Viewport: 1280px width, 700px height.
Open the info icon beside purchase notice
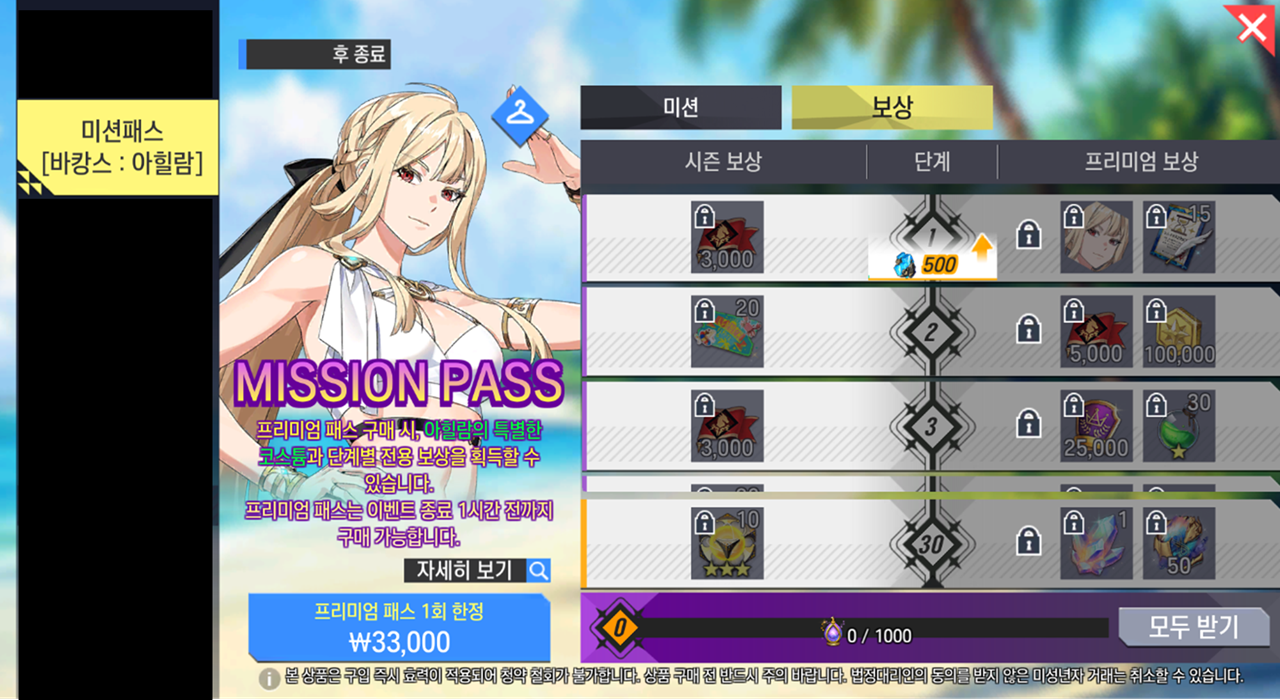click(x=269, y=679)
